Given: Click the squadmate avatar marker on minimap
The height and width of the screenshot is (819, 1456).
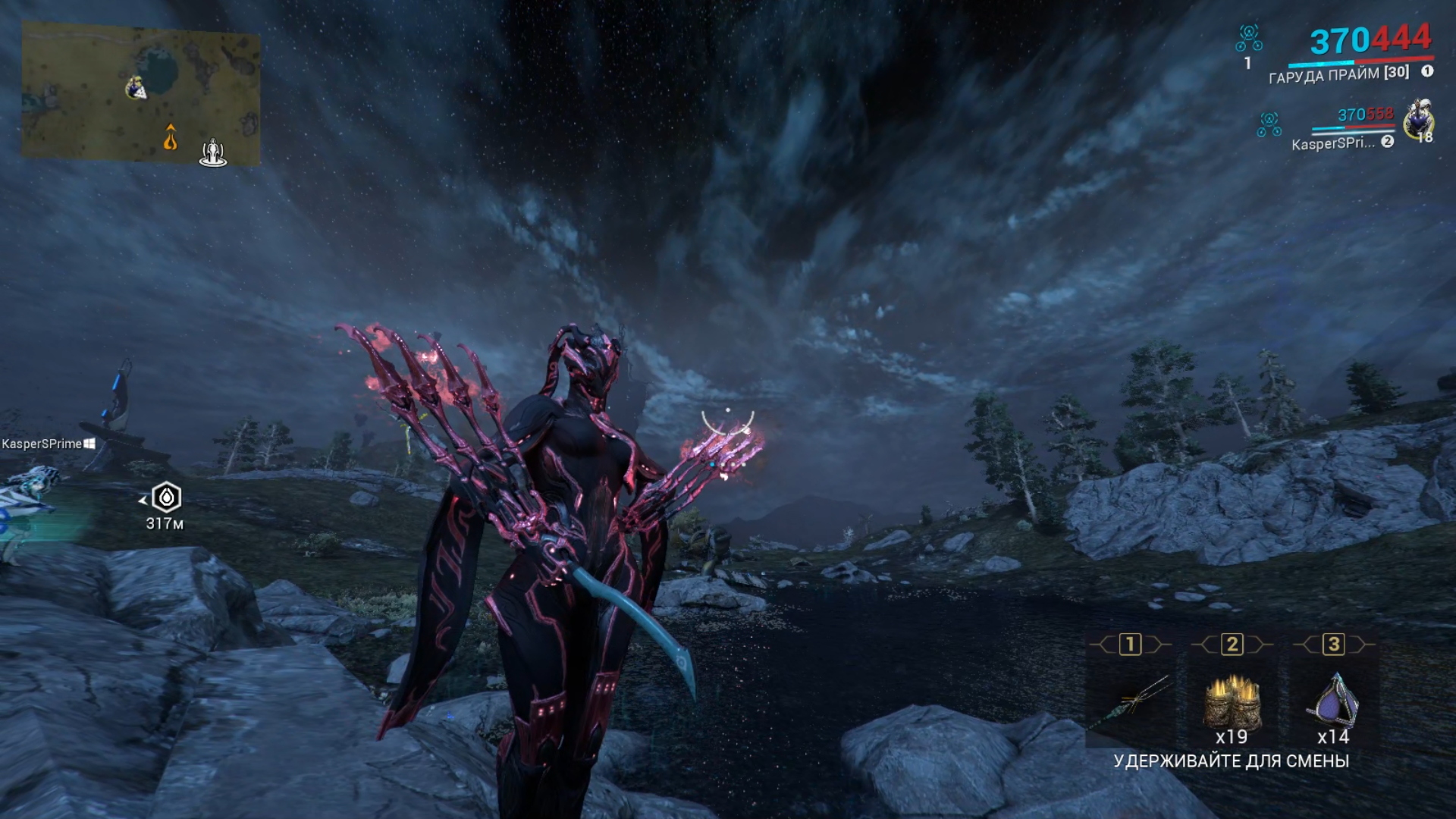Looking at the screenshot, I should click(x=136, y=88).
